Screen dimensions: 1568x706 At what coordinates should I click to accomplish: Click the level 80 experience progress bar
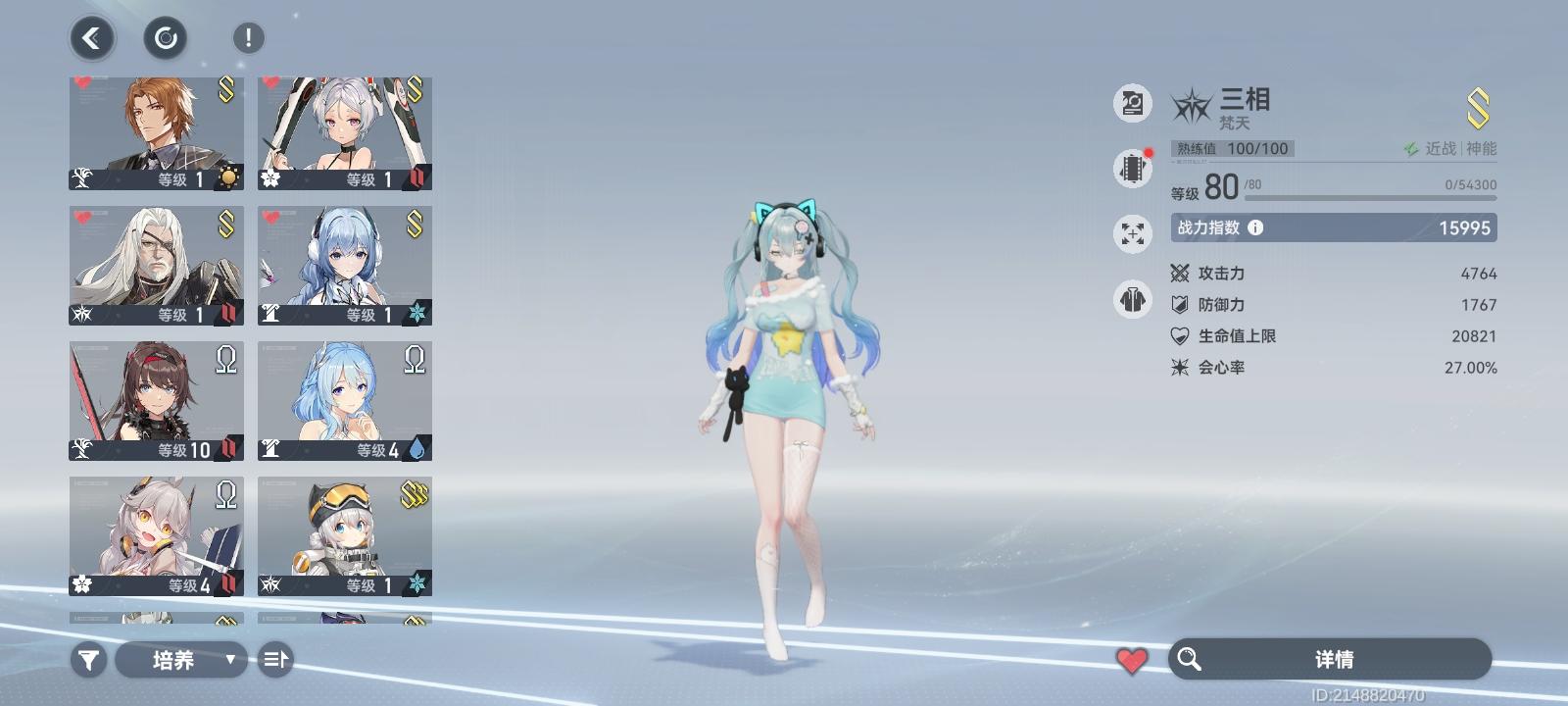[x=1372, y=197]
